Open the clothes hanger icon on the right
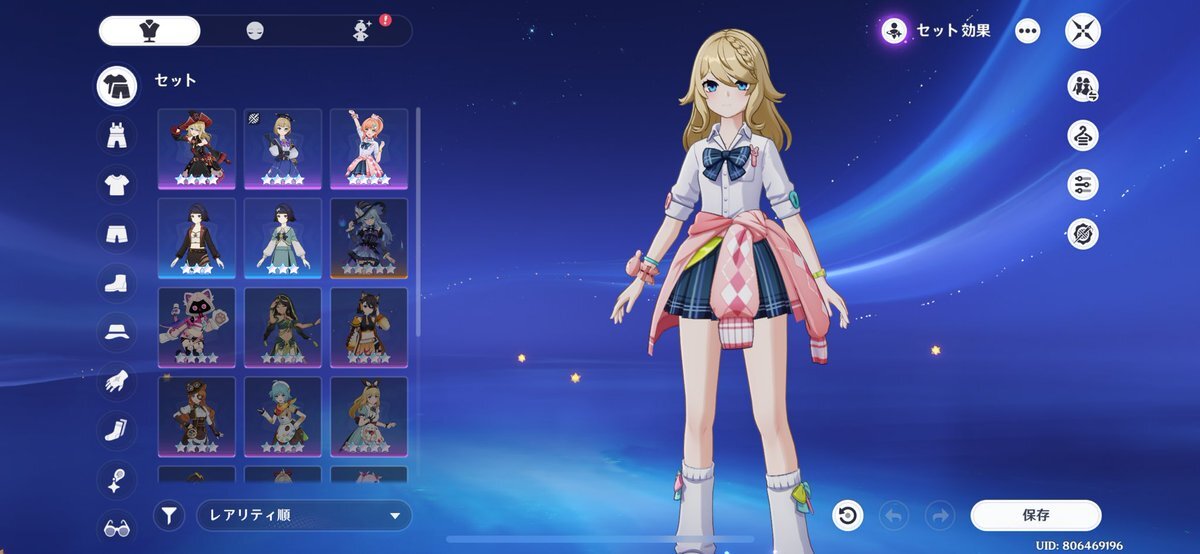1200x554 pixels. coord(1083,135)
